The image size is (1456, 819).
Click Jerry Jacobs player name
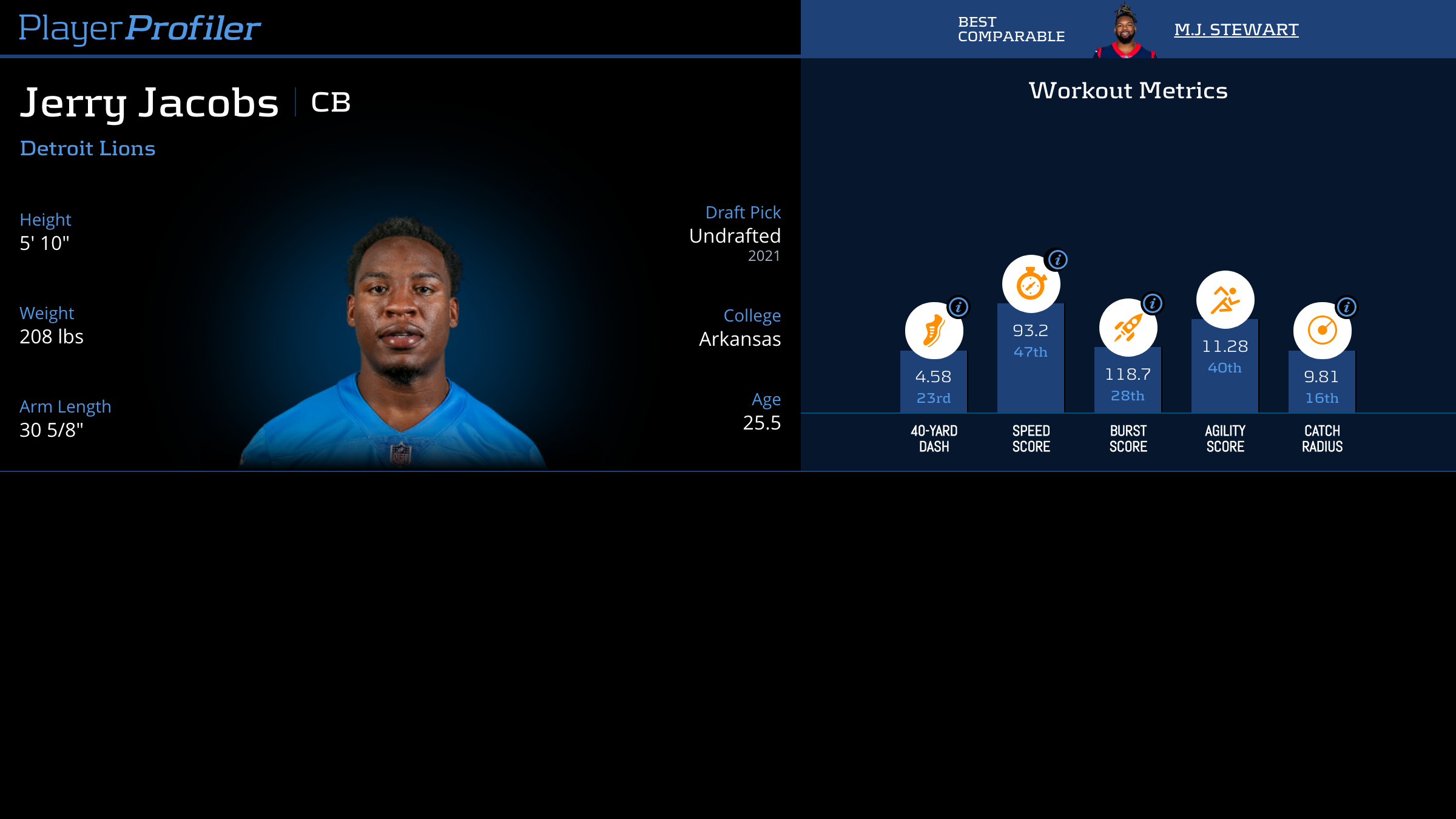click(149, 103)
